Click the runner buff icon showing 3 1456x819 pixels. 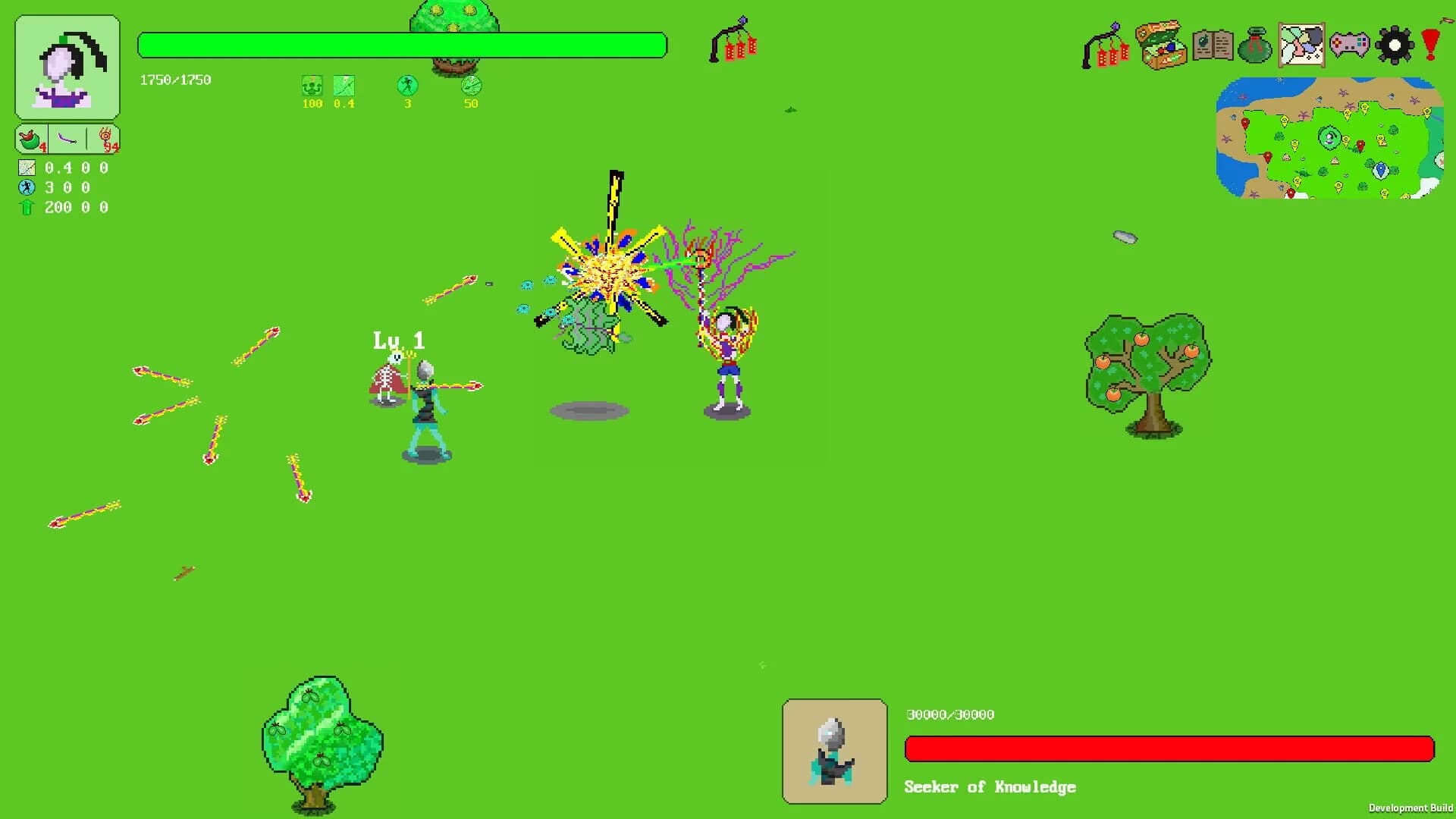point(406,87)
